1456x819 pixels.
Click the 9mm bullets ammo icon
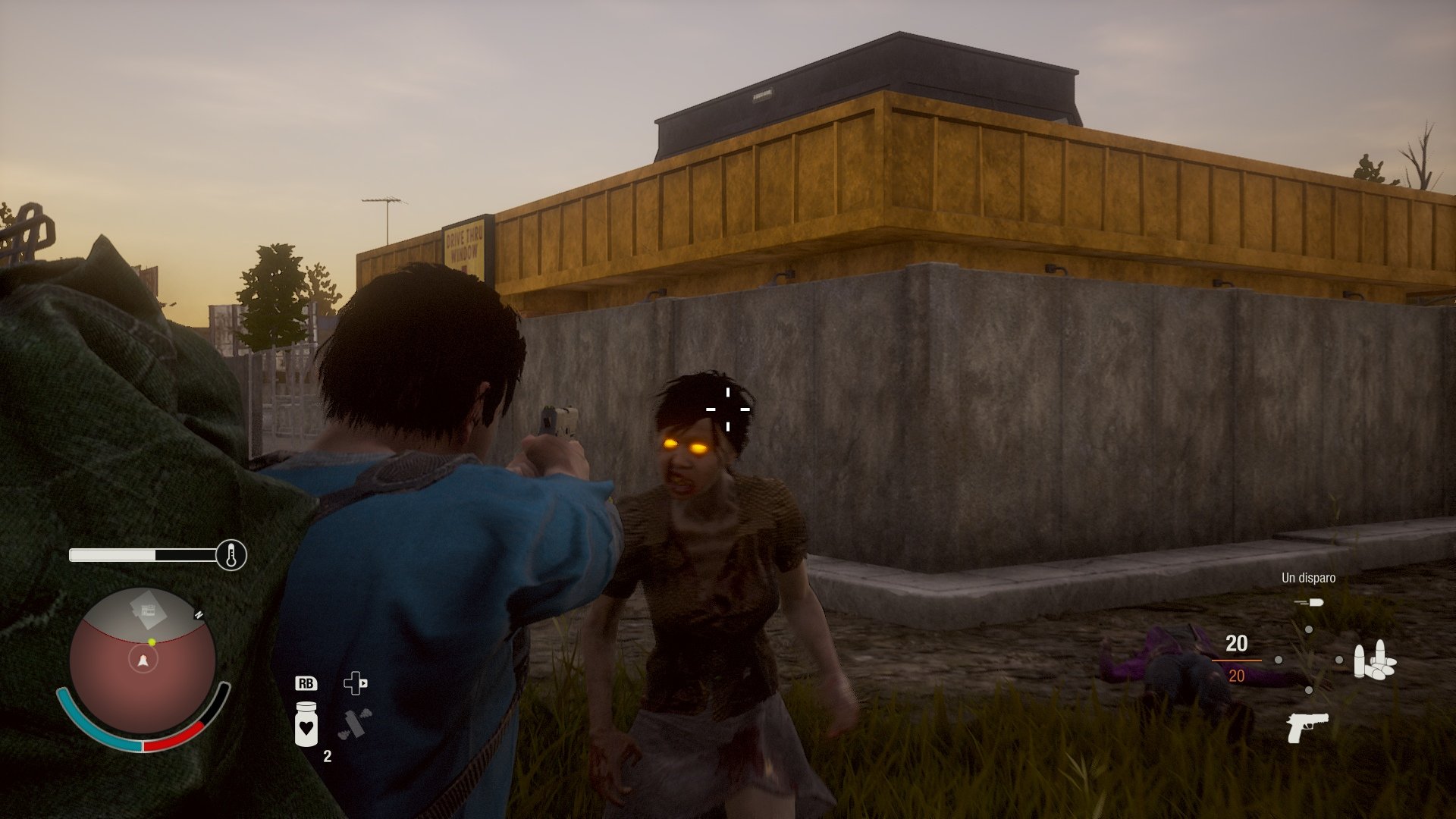(1376, 661)
